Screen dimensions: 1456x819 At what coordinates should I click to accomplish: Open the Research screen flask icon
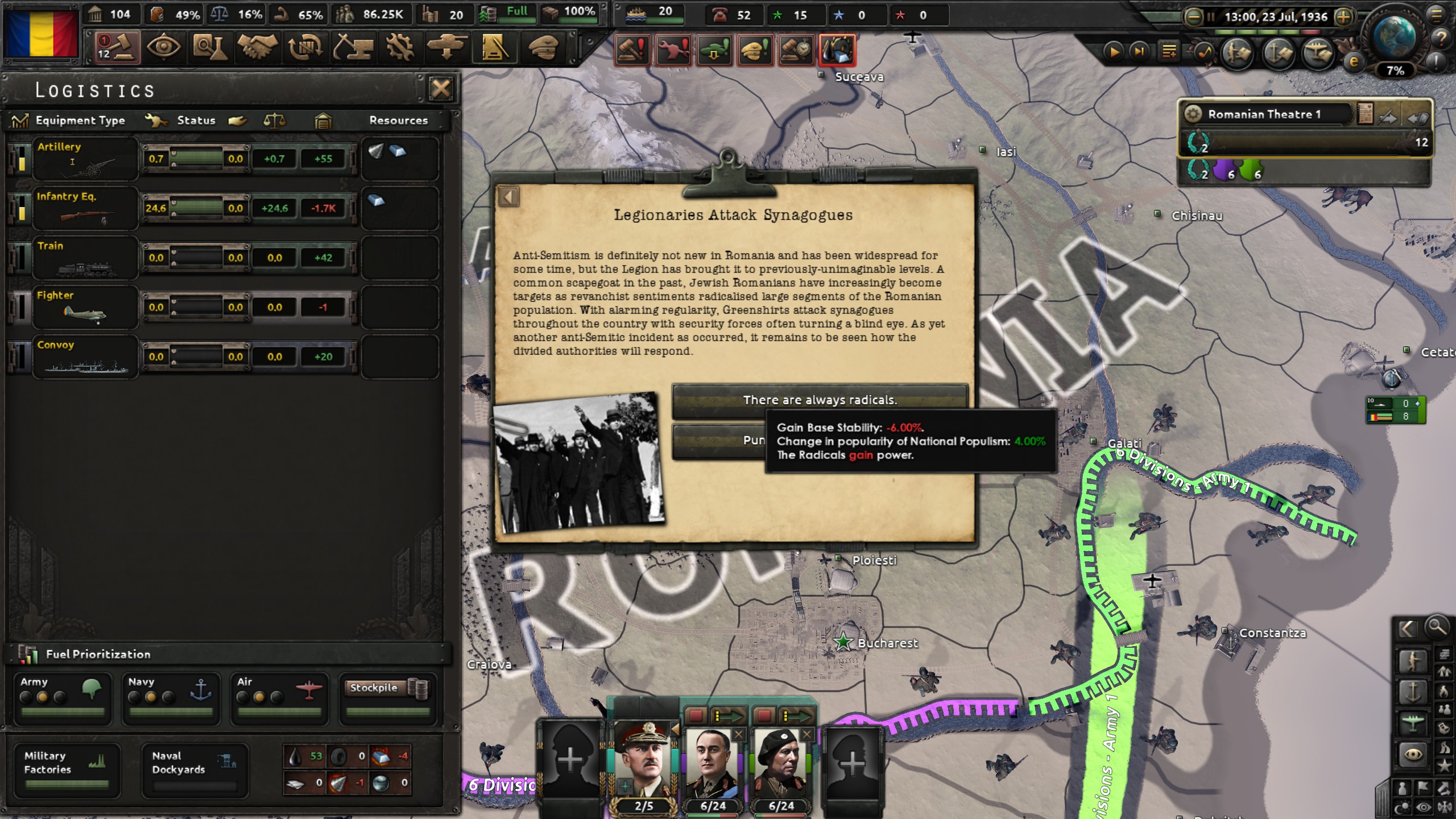tap(211, 48)
